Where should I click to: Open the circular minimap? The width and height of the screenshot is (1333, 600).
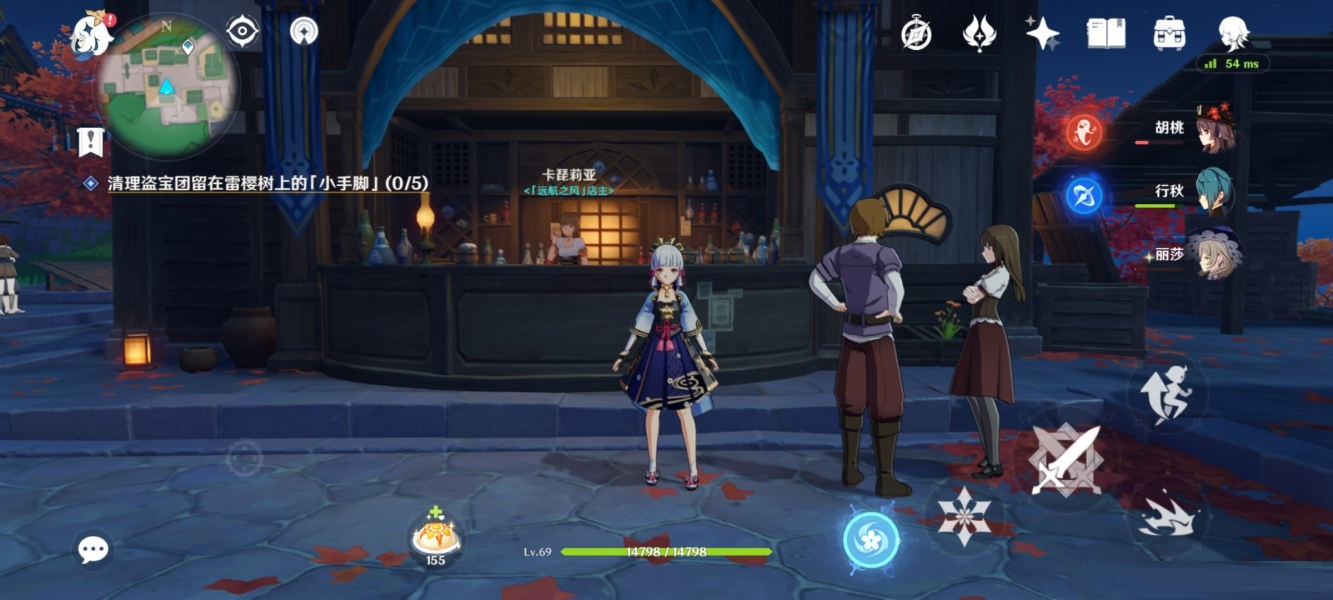click(167, 87)
